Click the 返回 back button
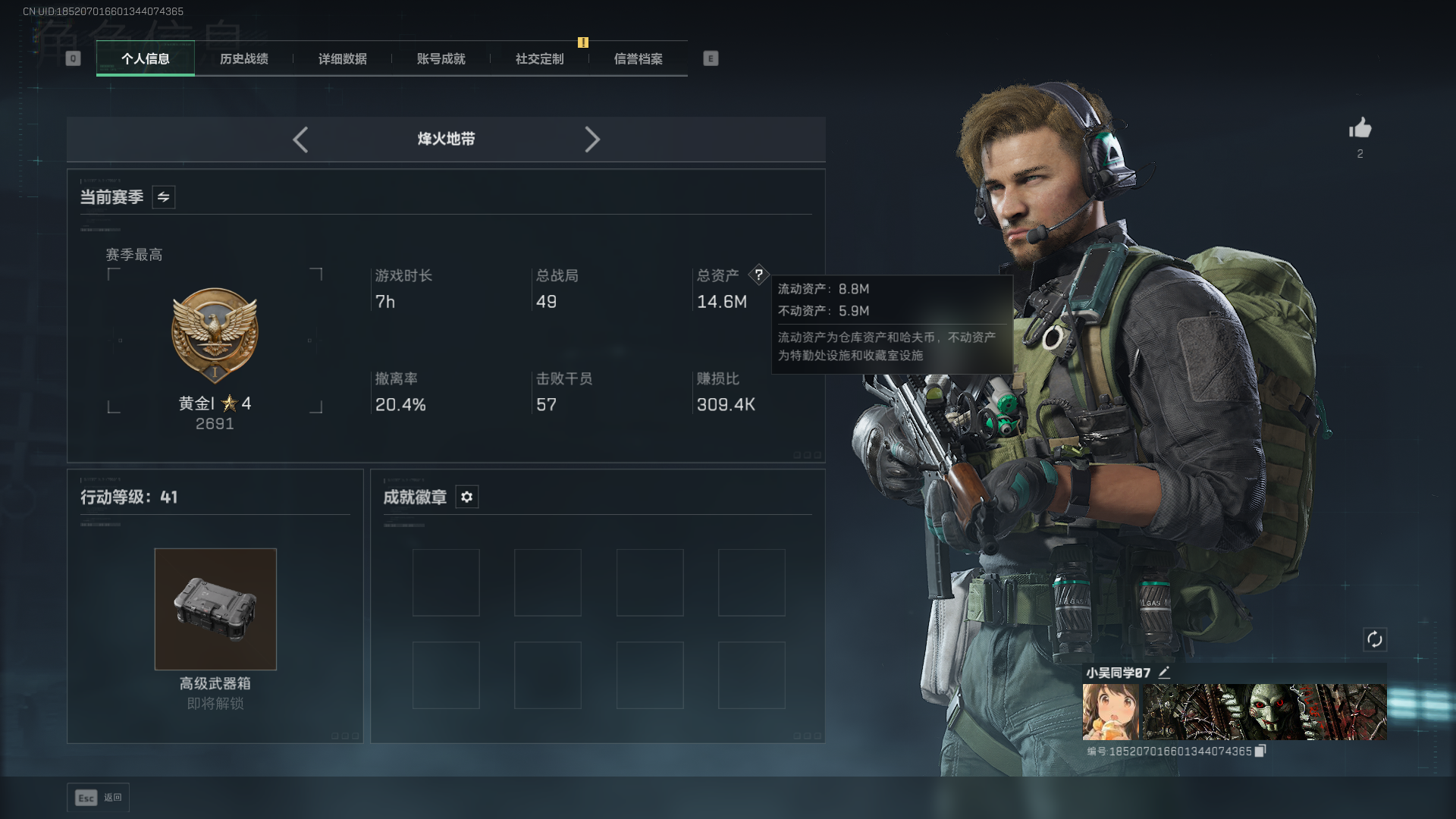The width and height of the screenshot is (1456, 819). click(99, 798)
